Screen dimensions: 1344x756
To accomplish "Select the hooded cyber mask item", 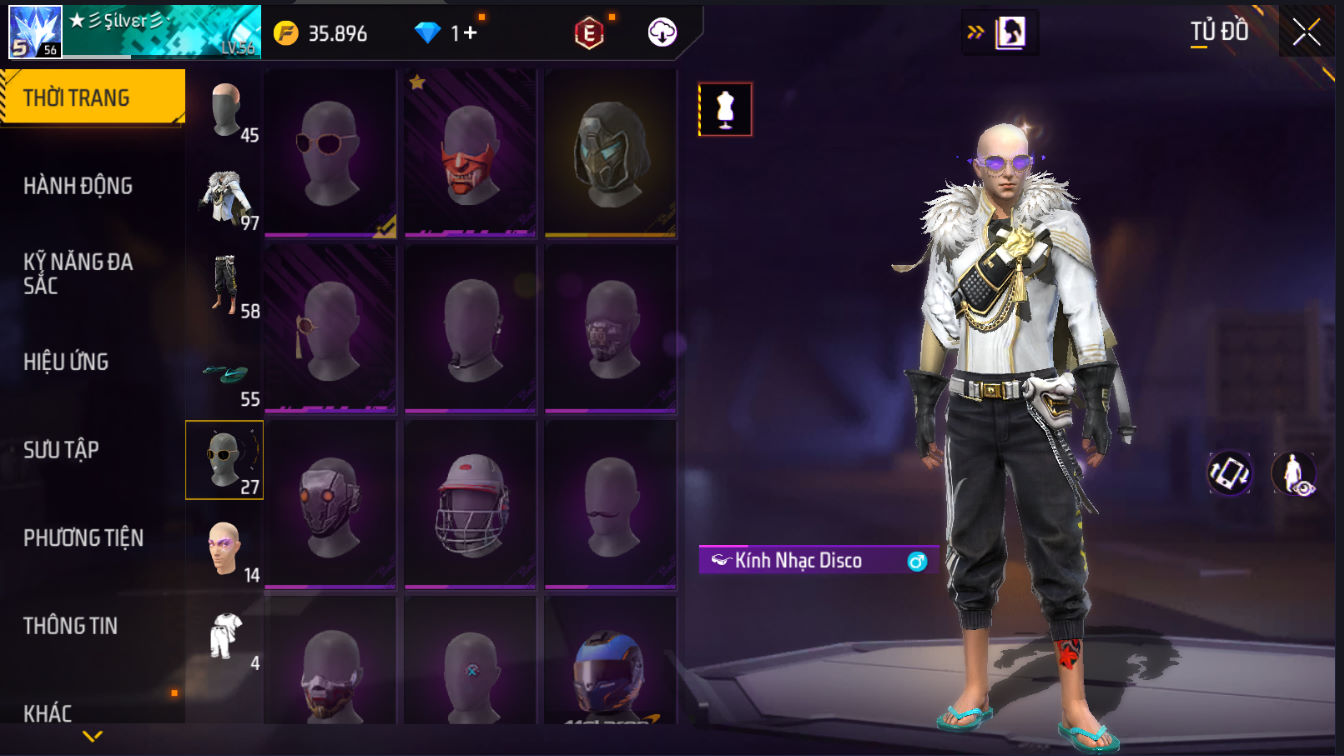I will coord(610,154).
